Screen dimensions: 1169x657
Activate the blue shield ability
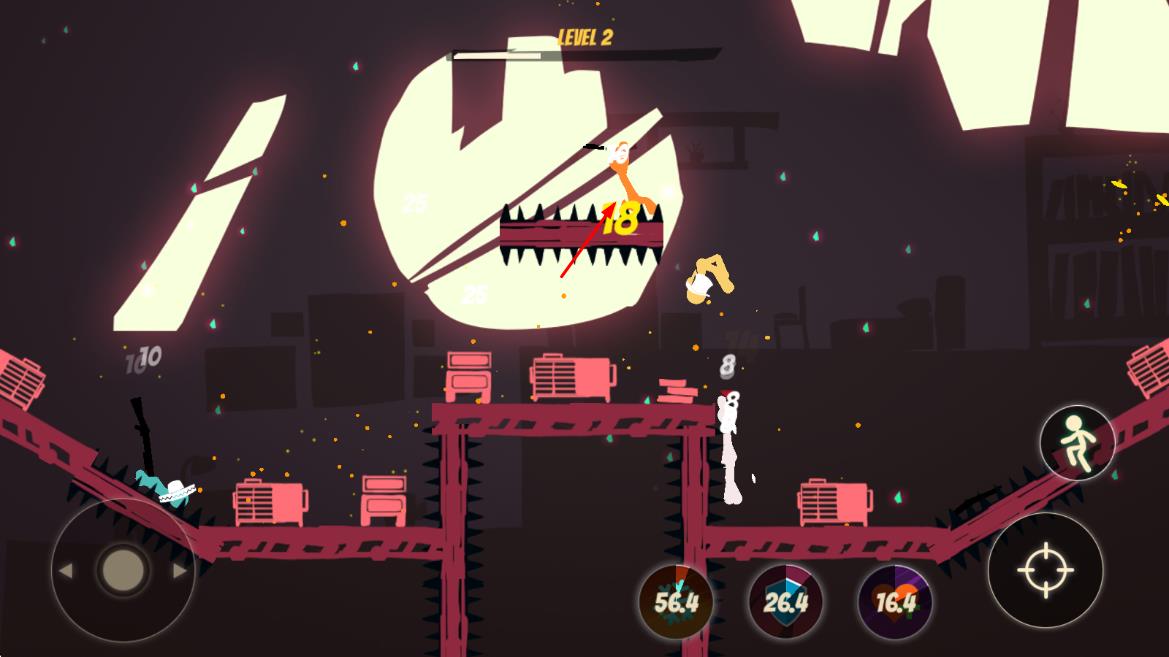(786, 602)
